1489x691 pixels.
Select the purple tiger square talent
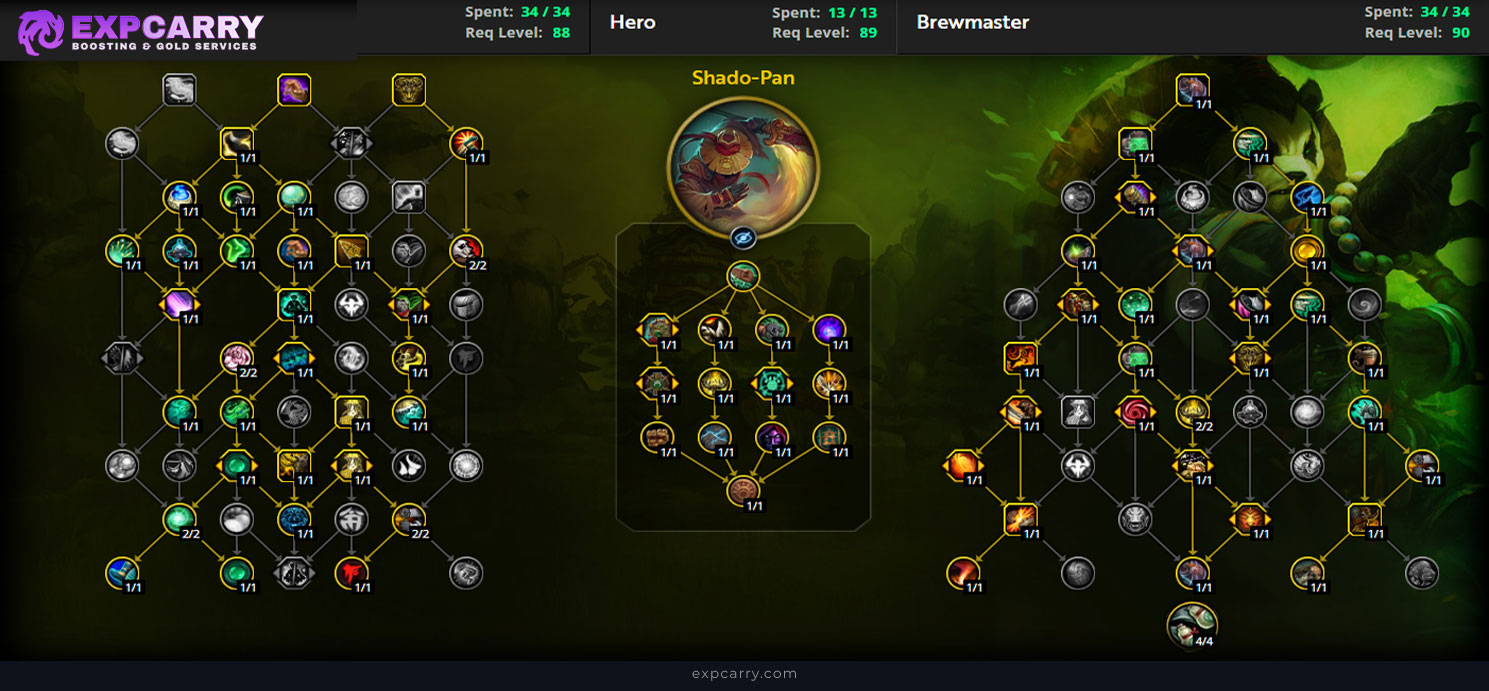[294, 90]
